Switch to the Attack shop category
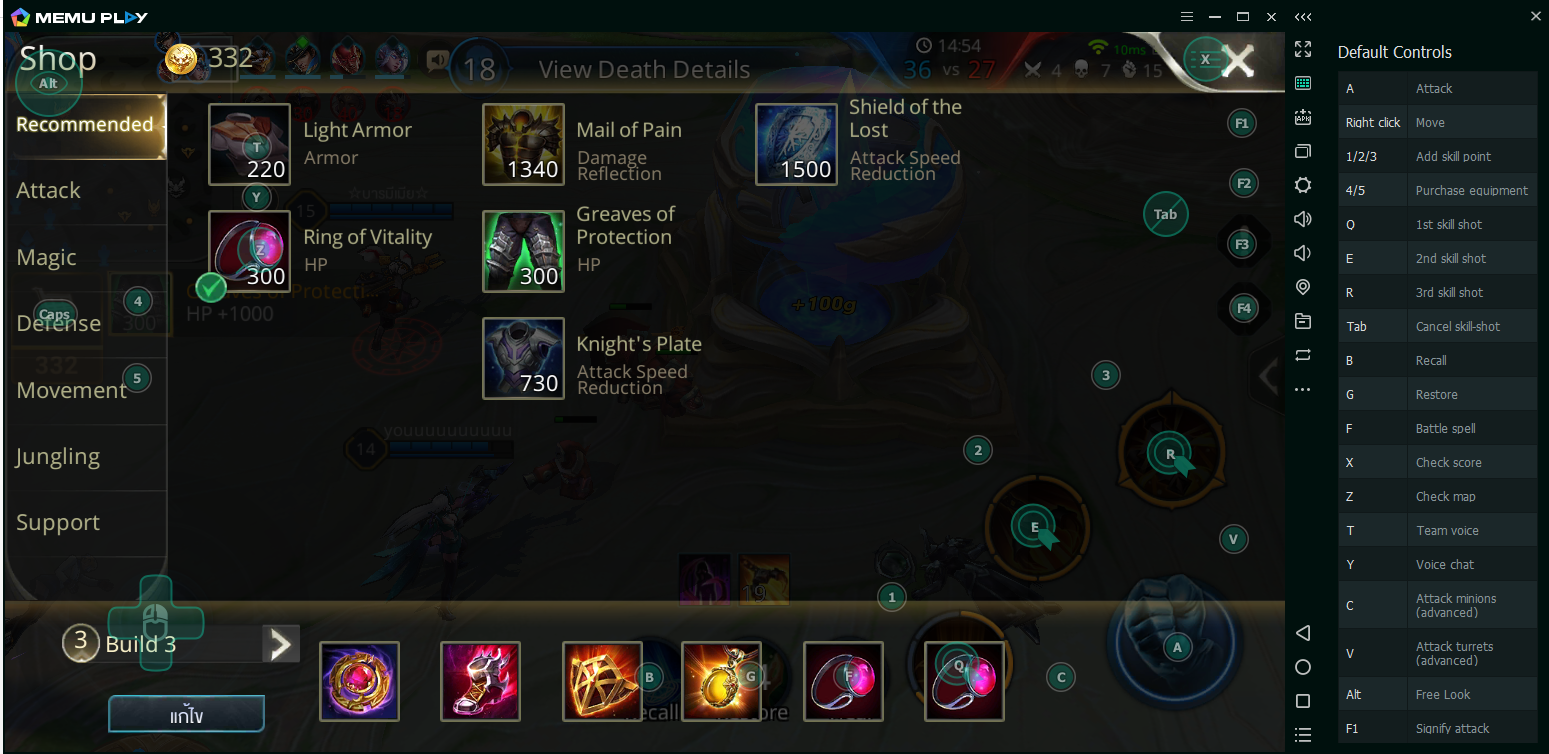 pos(49,190)
